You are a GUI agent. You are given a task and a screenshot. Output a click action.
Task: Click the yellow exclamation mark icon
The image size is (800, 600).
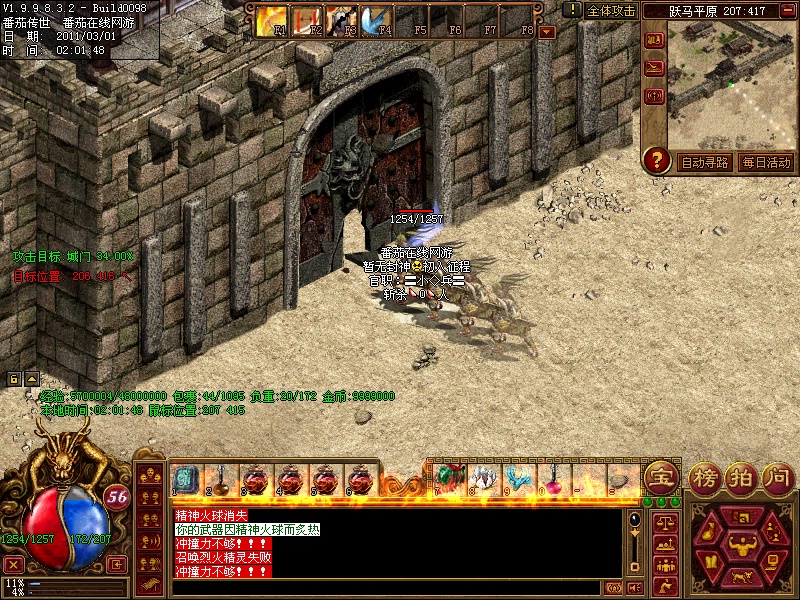[572, 10]
